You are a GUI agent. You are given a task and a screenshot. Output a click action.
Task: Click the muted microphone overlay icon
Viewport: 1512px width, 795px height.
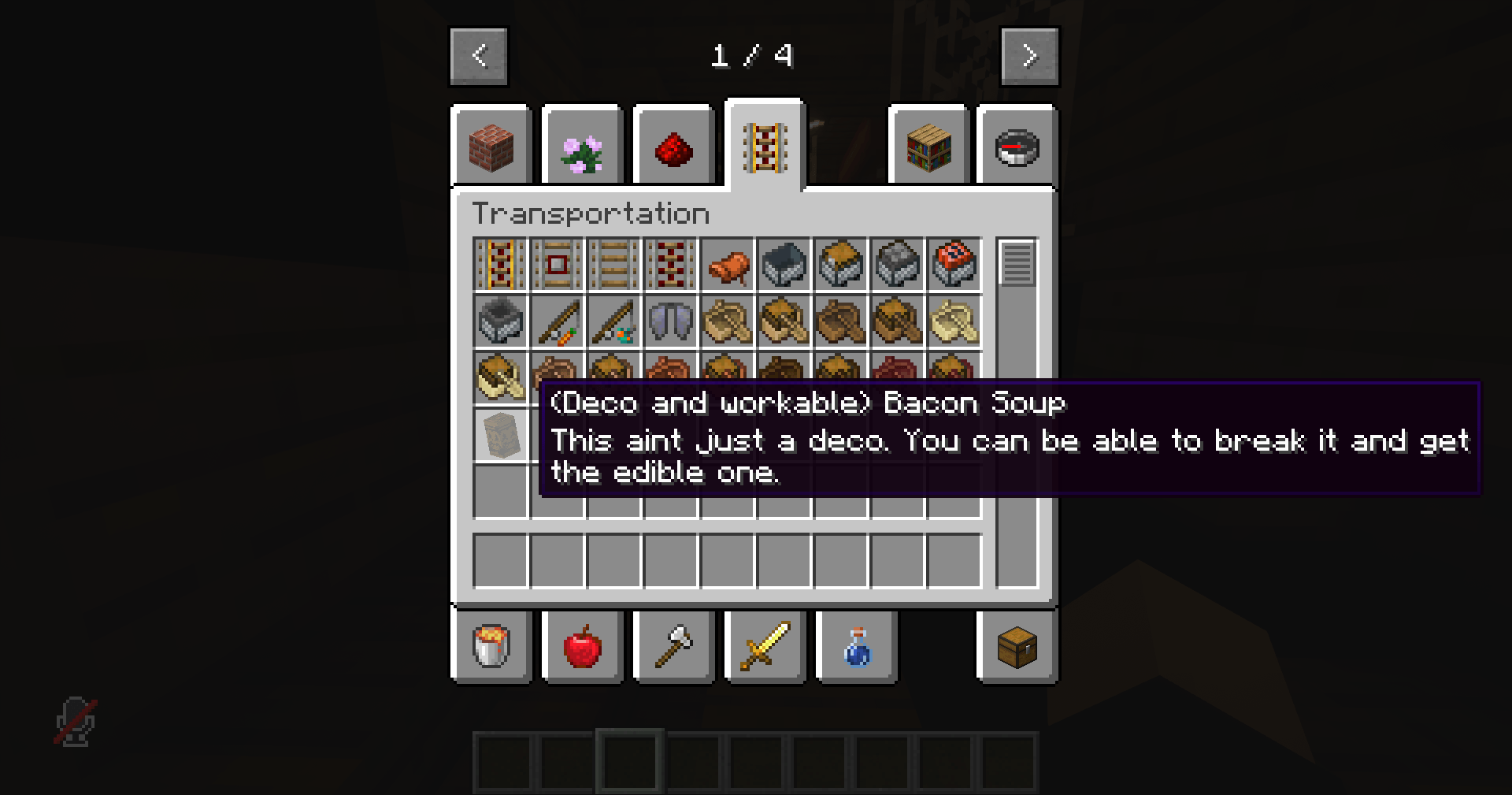point(75,721)
